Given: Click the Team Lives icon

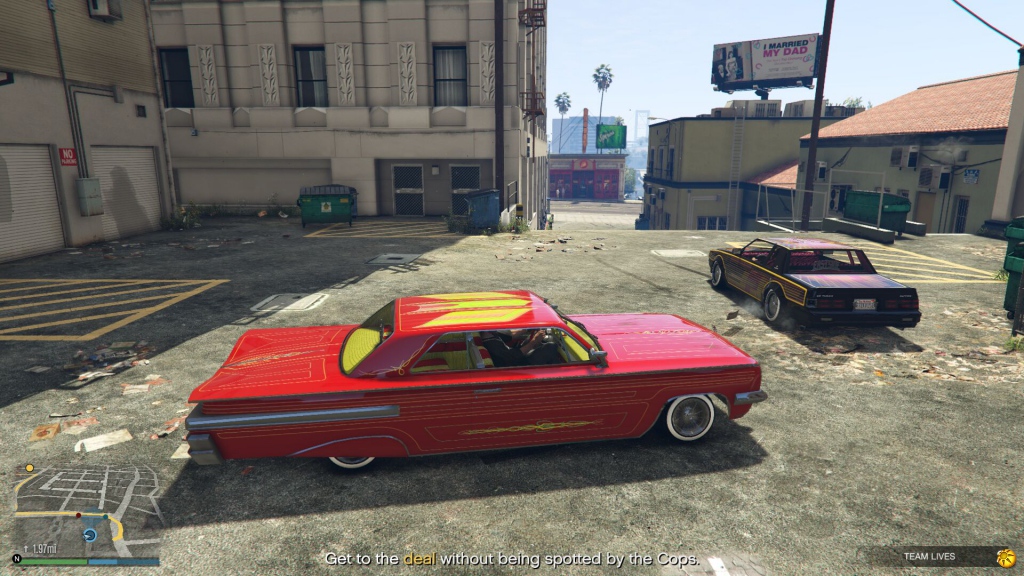Looking at the screenshot, I should click(1006, 557).
